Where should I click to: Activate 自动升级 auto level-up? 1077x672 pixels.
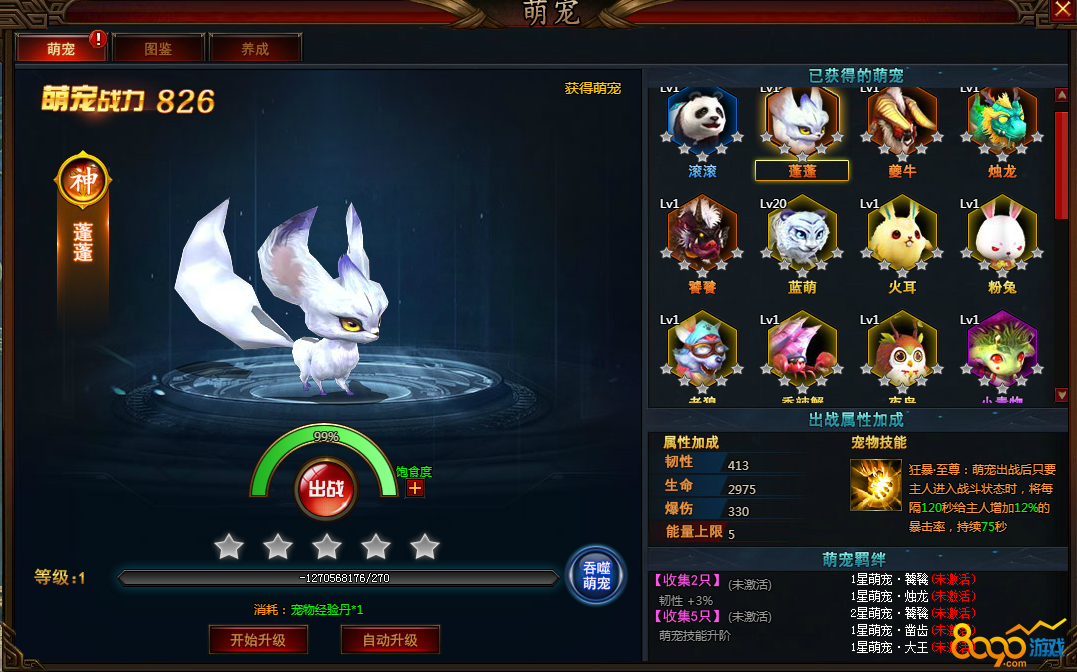(x=390, y=640)
